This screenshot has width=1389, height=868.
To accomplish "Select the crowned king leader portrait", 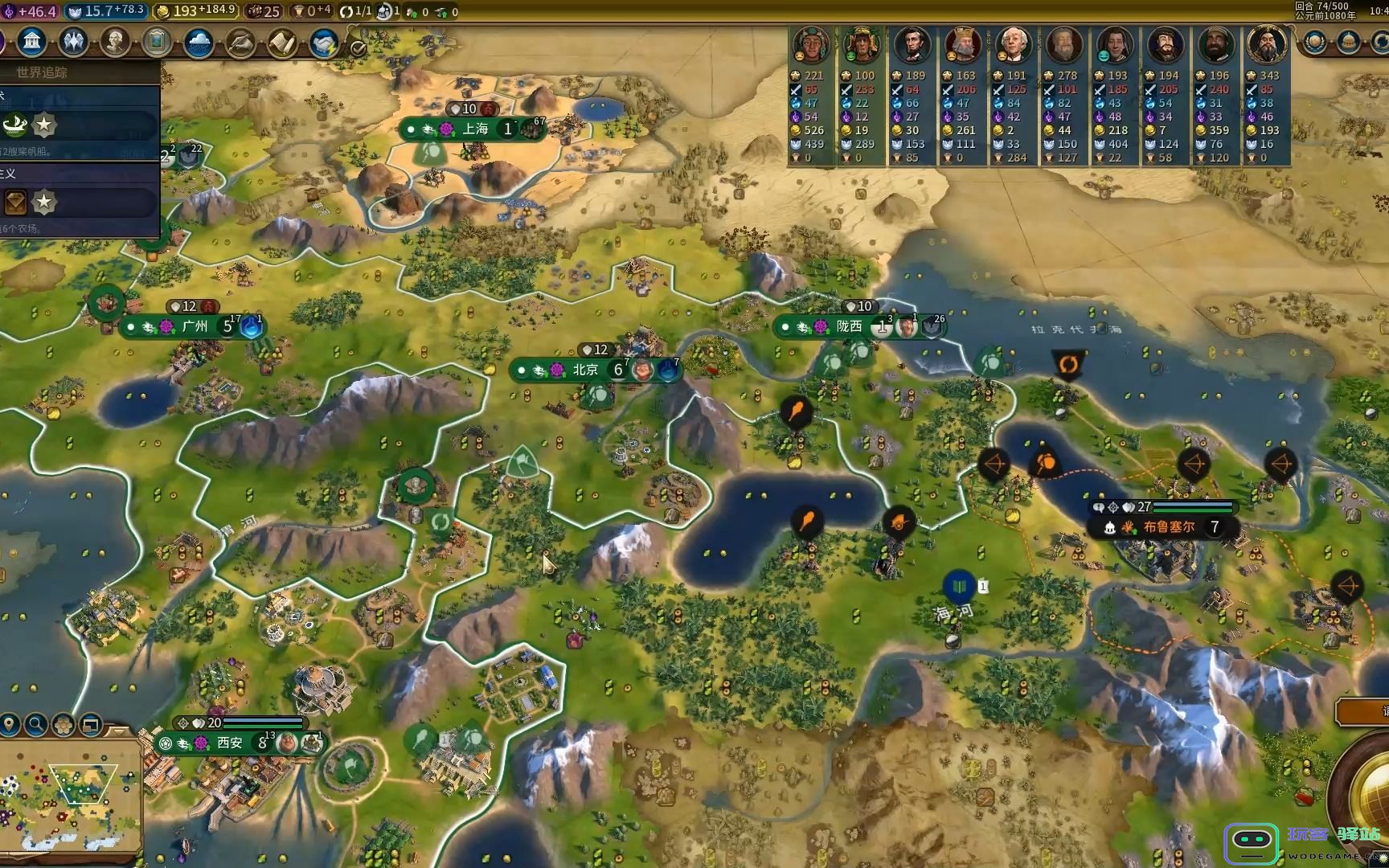I will (x=962, y=46).
